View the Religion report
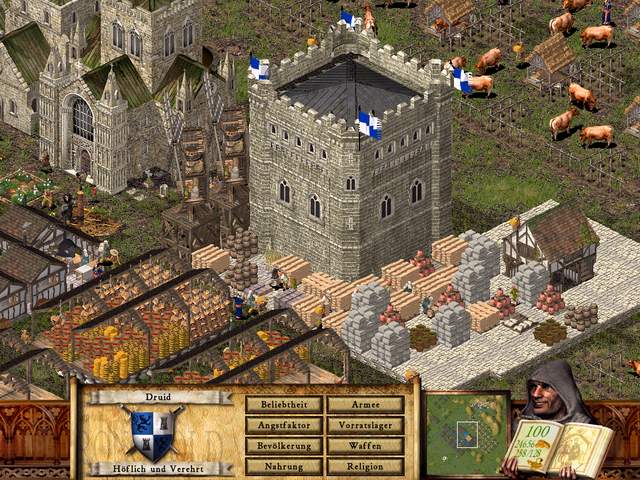 365,466
